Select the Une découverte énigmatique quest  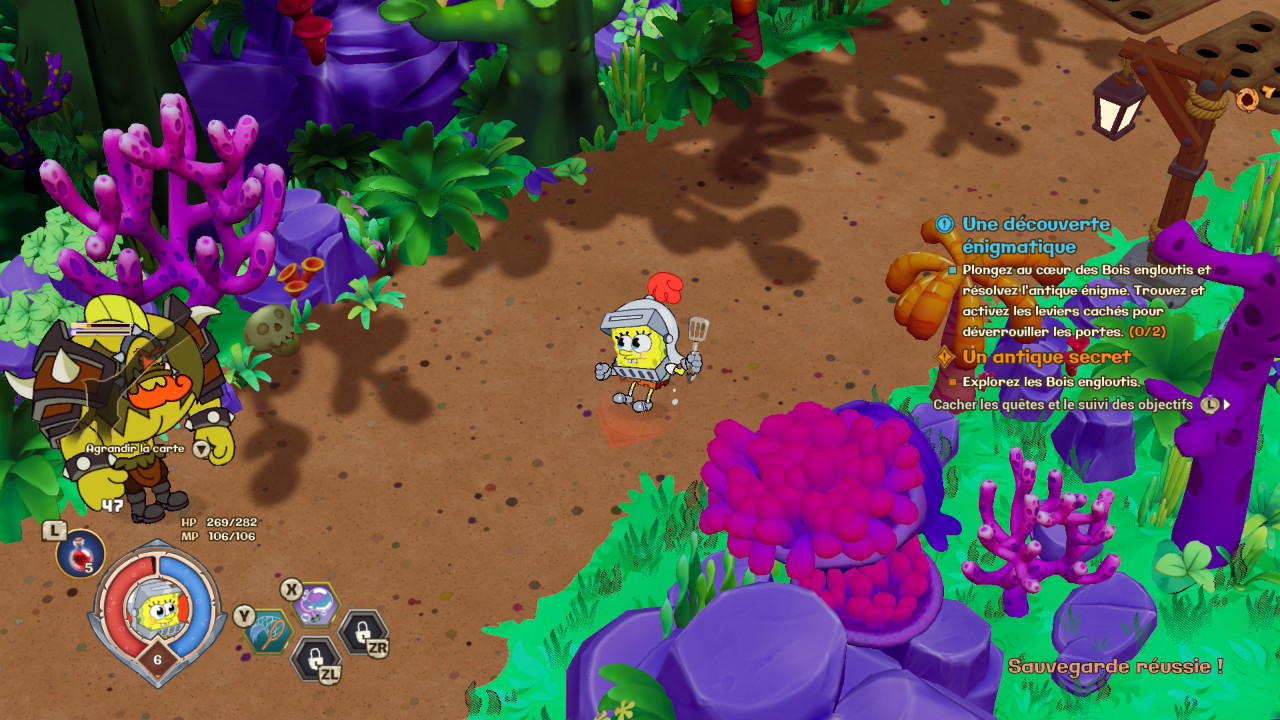1035,235
